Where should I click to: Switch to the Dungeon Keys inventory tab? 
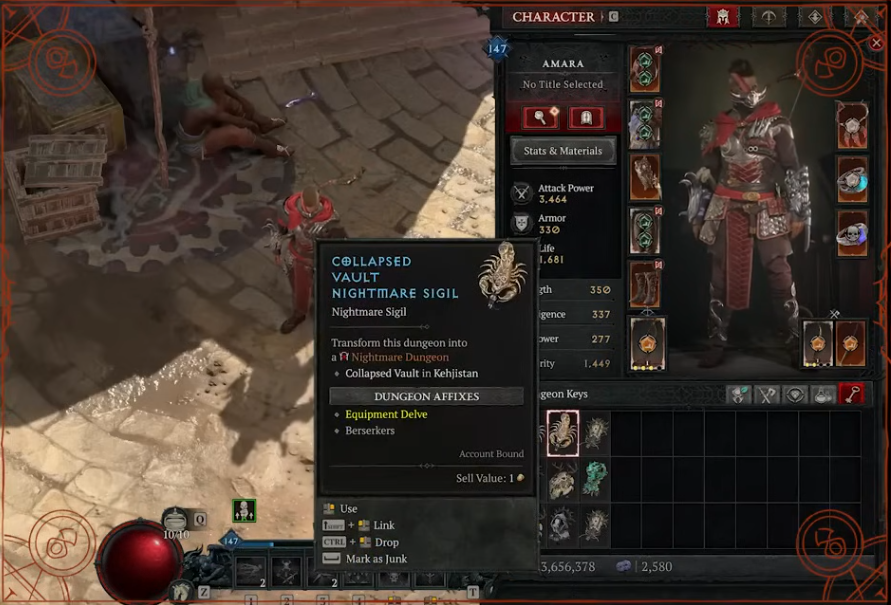[852, 394]
